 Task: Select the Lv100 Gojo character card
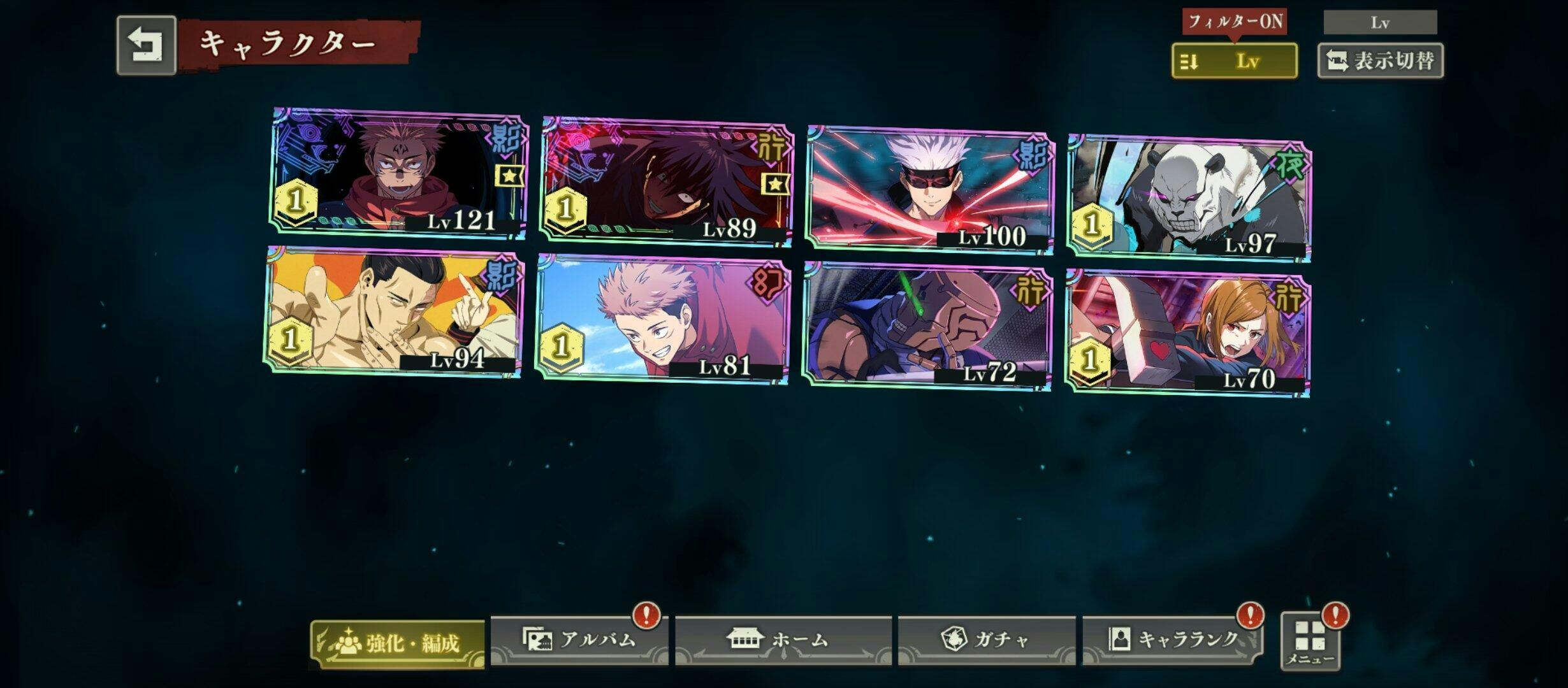click(929, 190)
